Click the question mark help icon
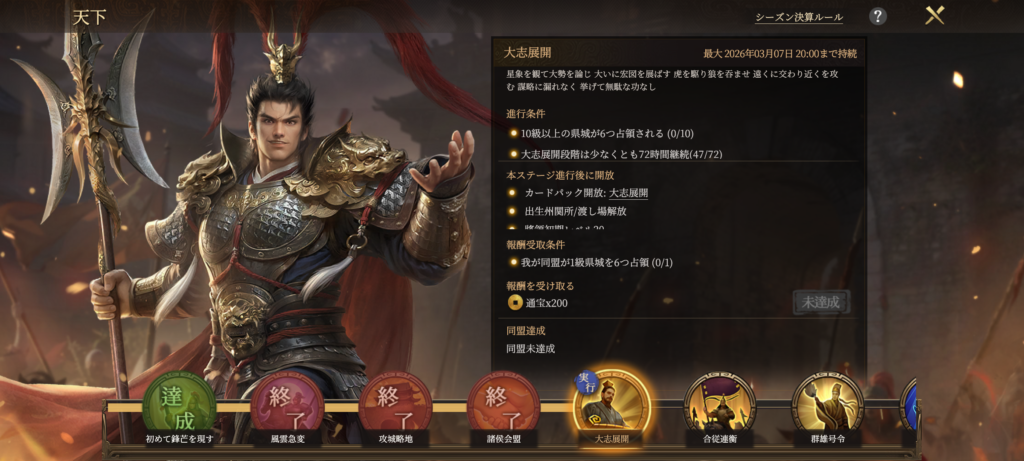Screen dimensions: 1024x461 tap(877, 16)
